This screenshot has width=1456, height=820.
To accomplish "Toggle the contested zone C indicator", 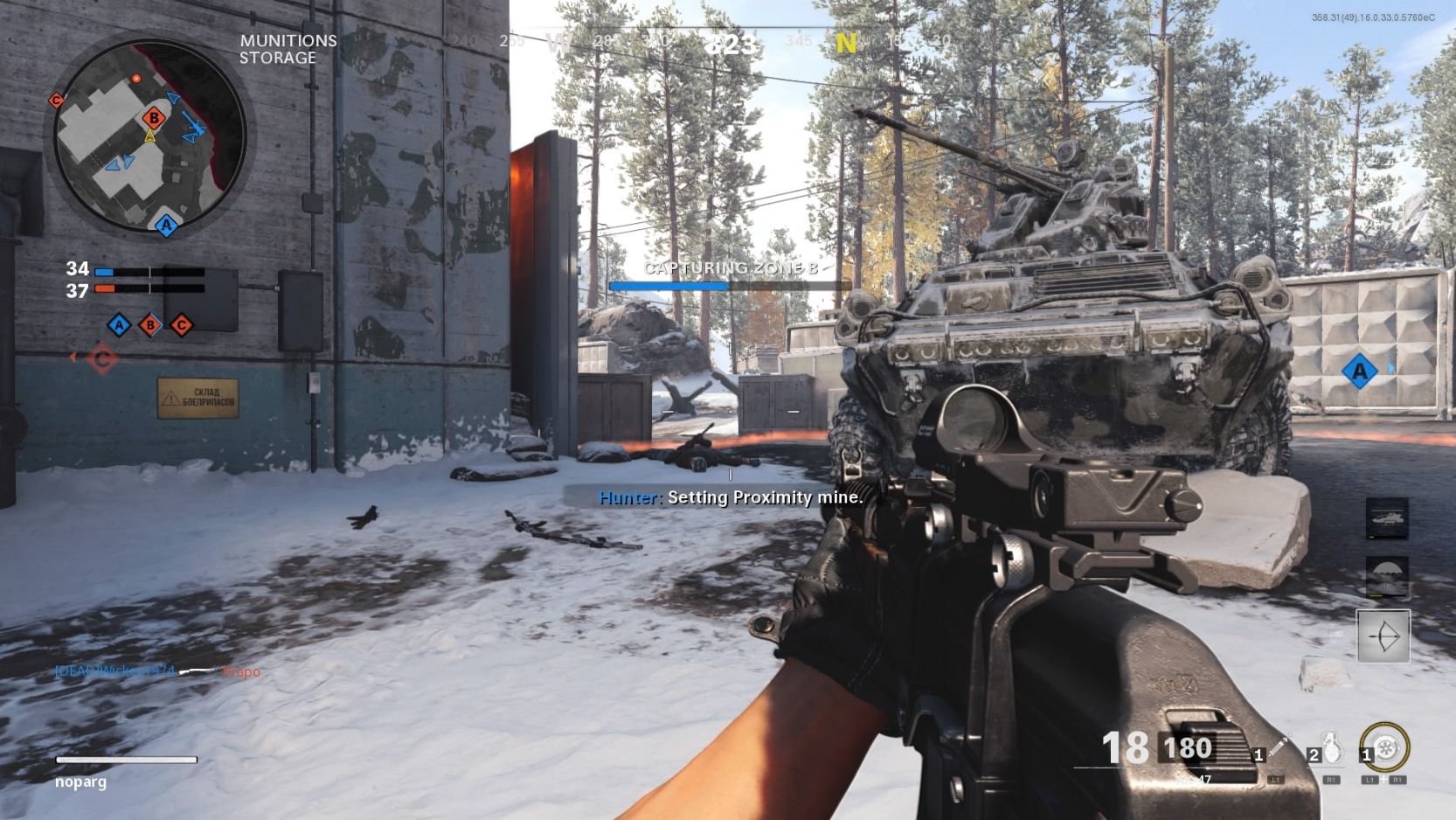I will click(182, 325).
